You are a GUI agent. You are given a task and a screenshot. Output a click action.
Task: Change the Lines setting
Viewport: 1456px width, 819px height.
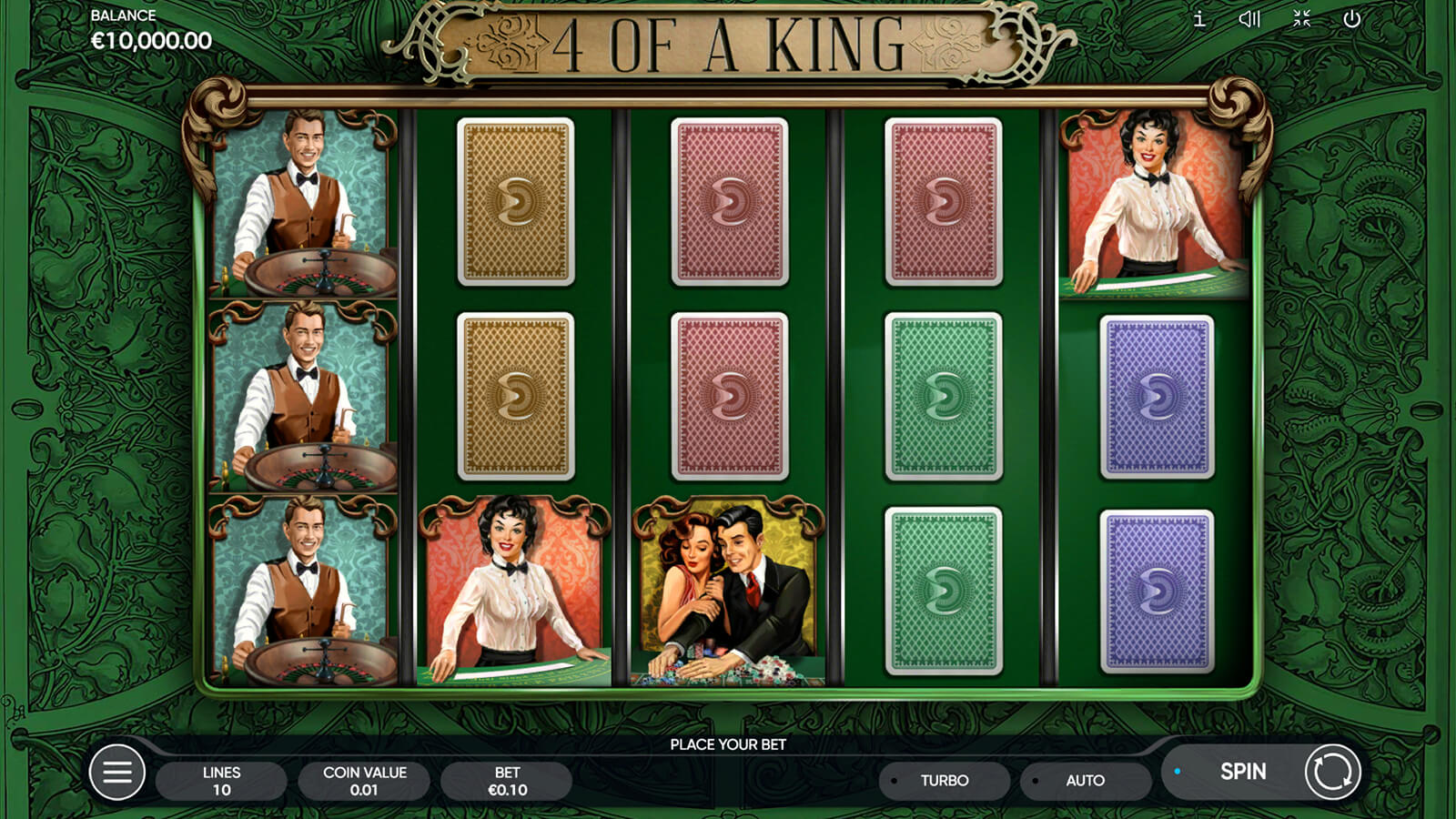[221, 781]
